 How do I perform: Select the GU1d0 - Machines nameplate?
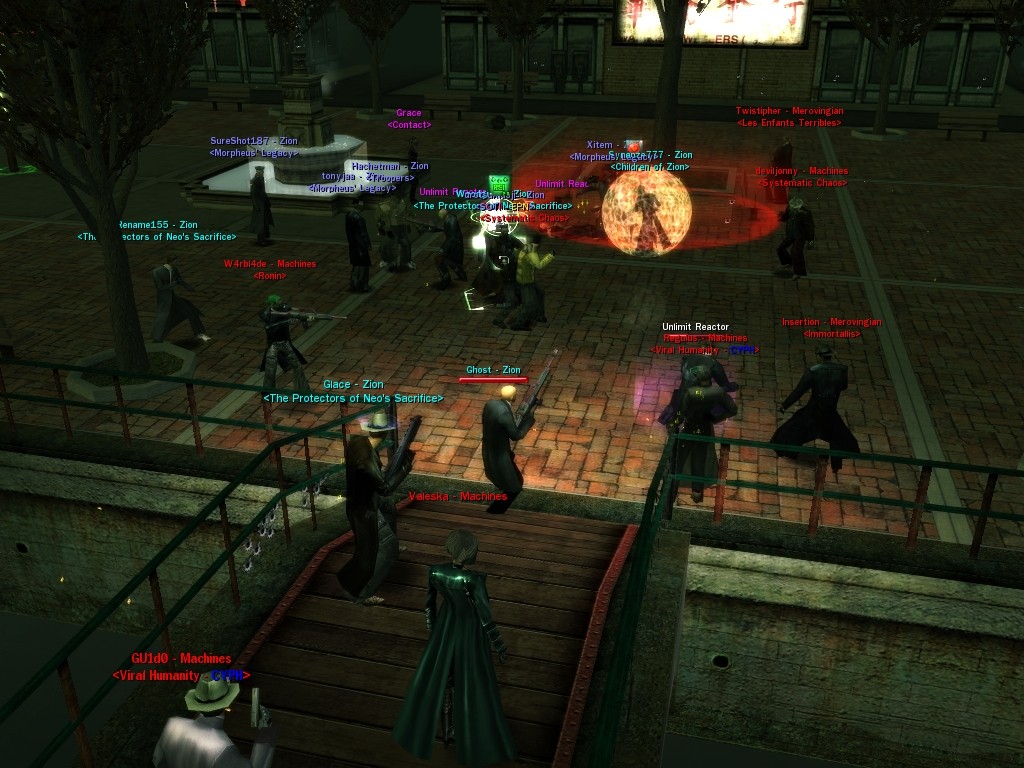pyautogui.click(x=181, y=659)
